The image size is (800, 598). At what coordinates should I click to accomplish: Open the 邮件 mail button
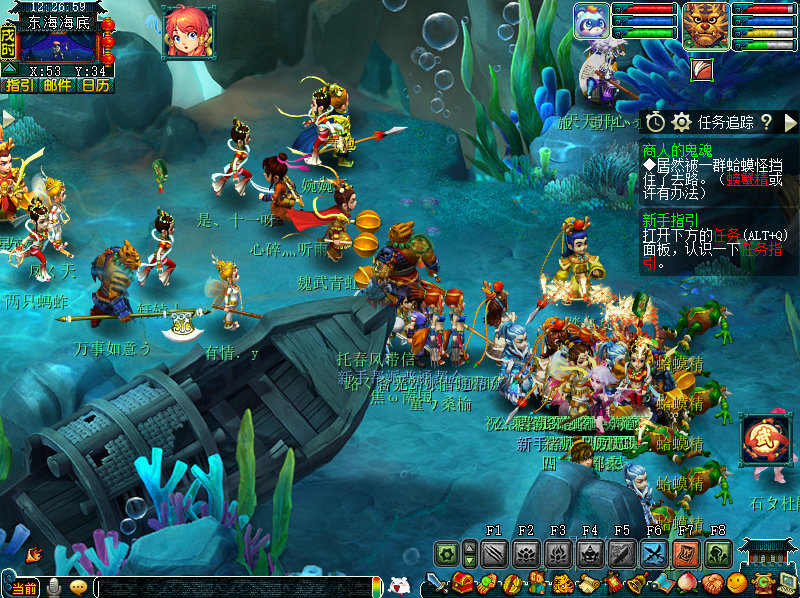[57, 86]
